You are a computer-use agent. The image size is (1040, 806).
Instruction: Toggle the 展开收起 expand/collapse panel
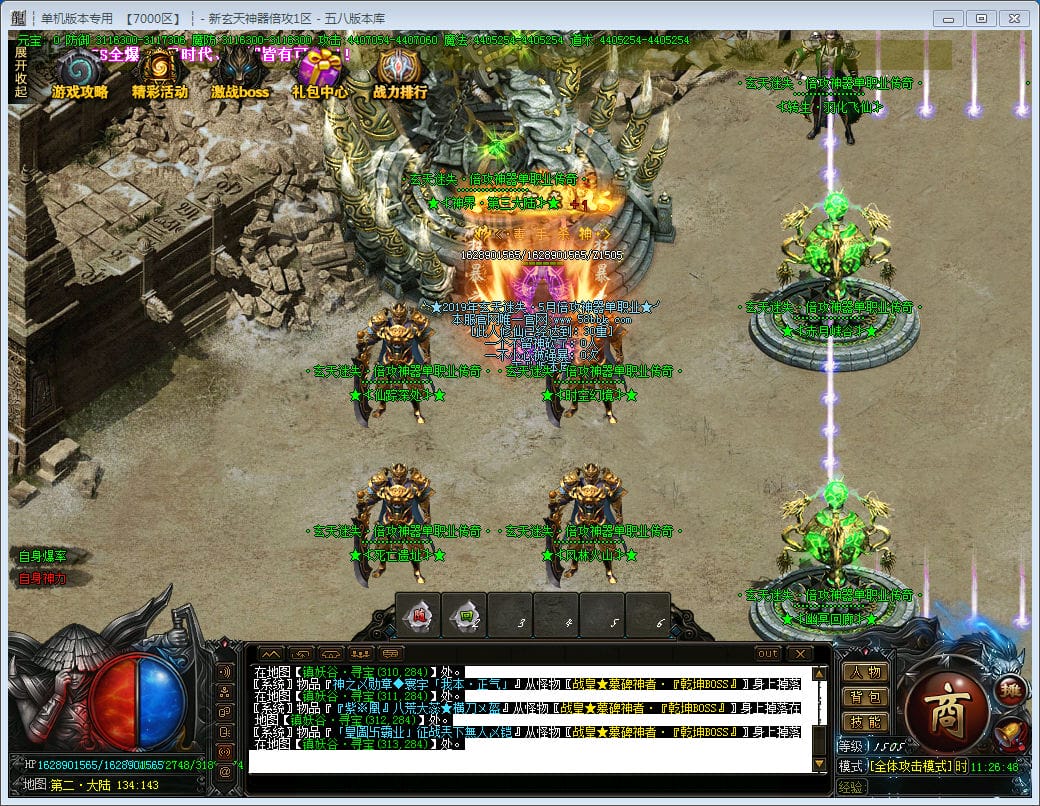click(x=20, y=72)
